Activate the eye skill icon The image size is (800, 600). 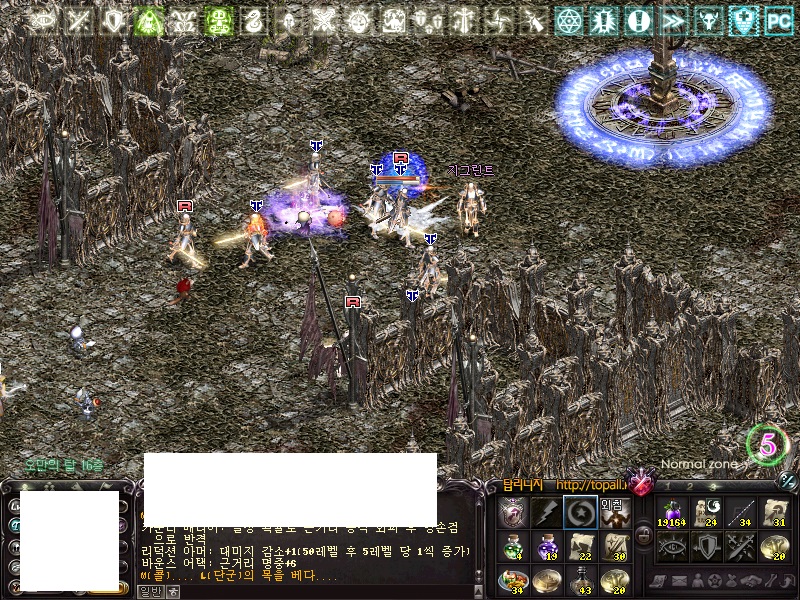coord(672,546)
